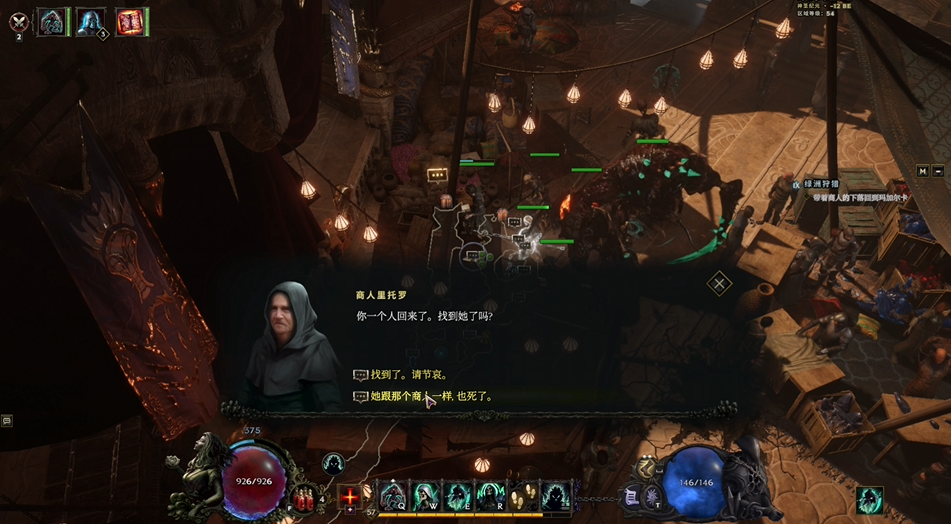Click the pale hooded figure buff icon
Screen dimensions: 951x524
(89, 21)
